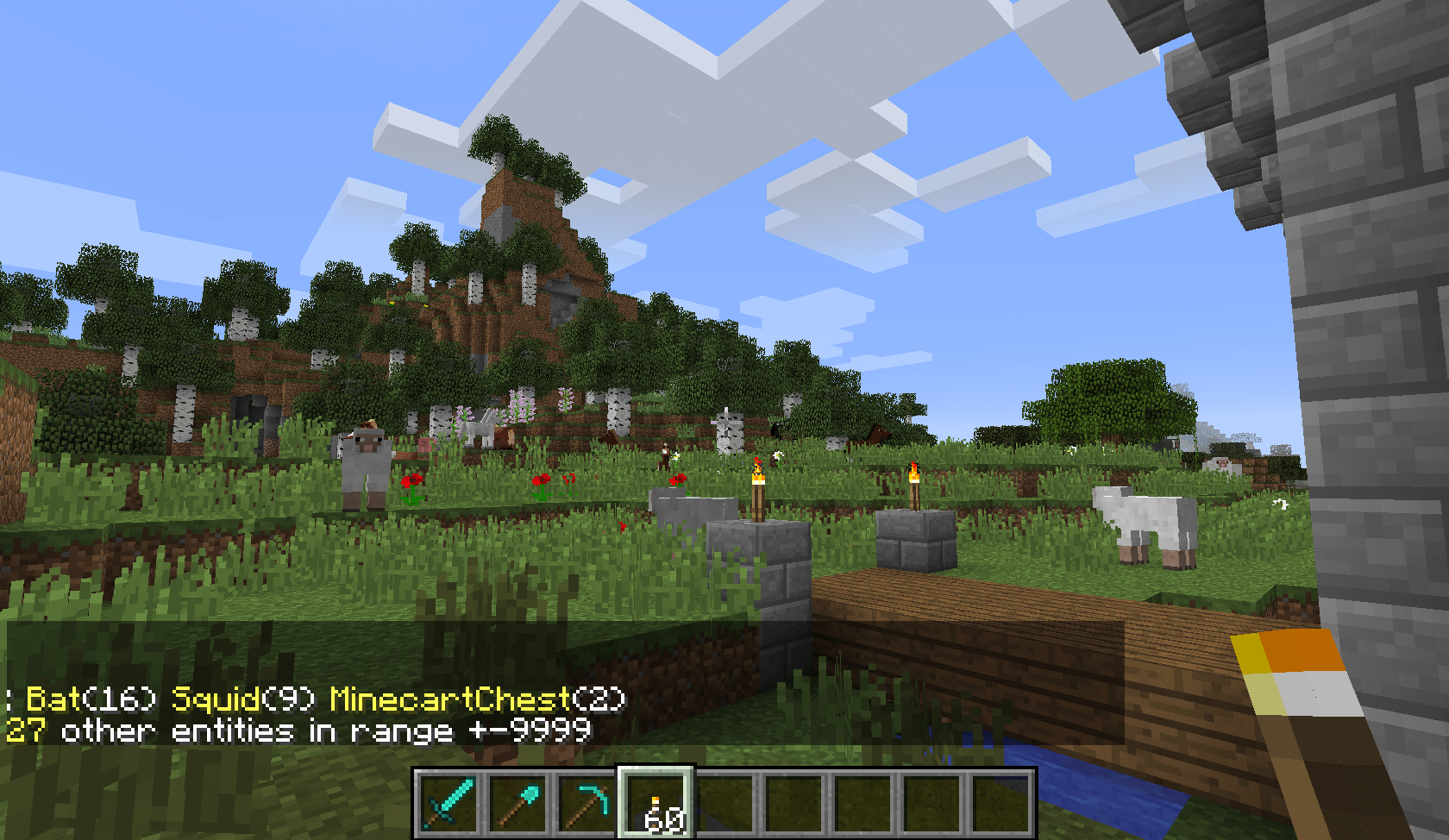Click the lit torch on the left stone pillar
The image size is (1449, 840).
click(756, 487)
